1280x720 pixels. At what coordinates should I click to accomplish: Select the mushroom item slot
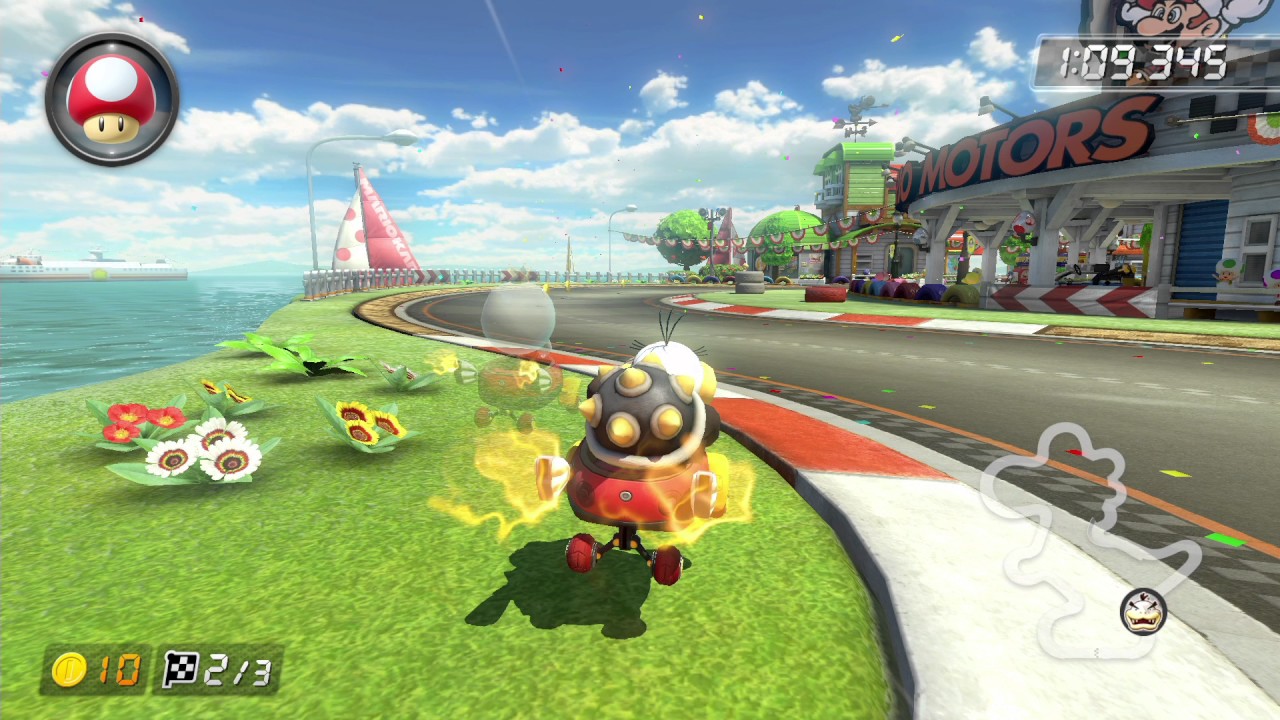[112, 99]
